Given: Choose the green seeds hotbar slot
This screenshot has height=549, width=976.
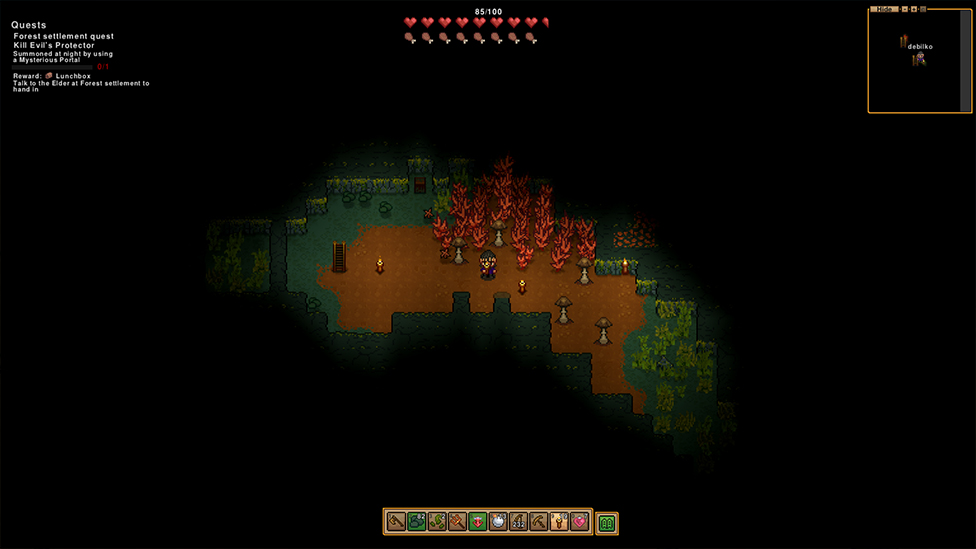Looking at the screenshot, I should pyautogui.click(x=437, y=522).
